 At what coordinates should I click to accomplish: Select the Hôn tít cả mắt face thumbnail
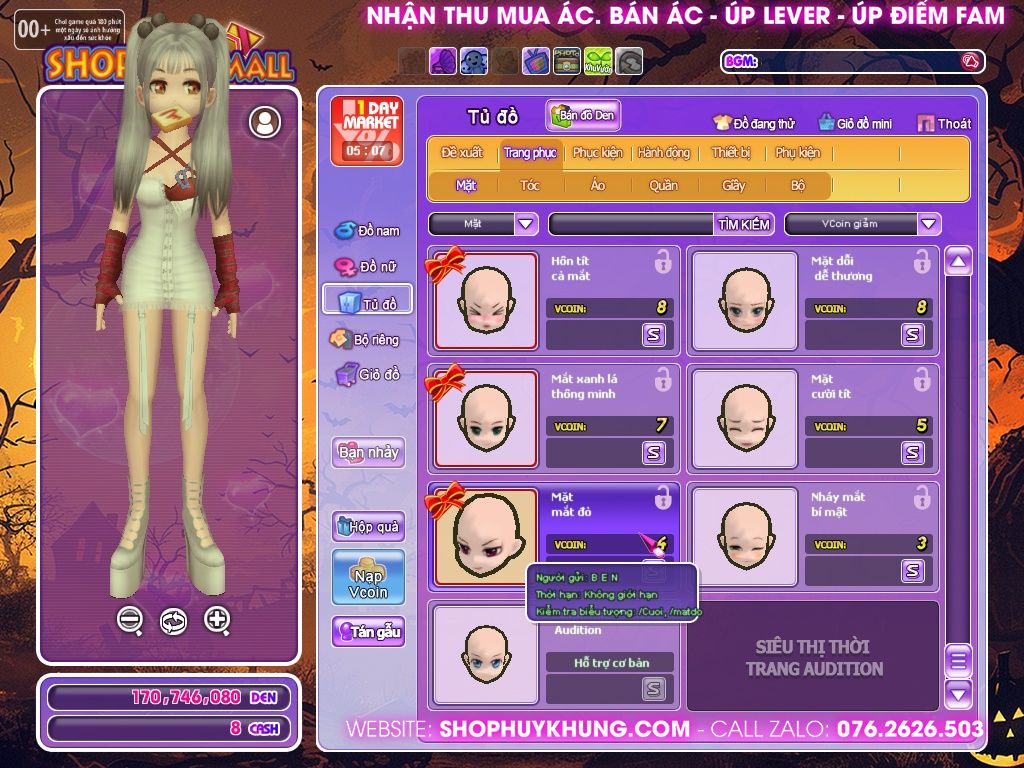pyautogui.click(x=485, y=300)
